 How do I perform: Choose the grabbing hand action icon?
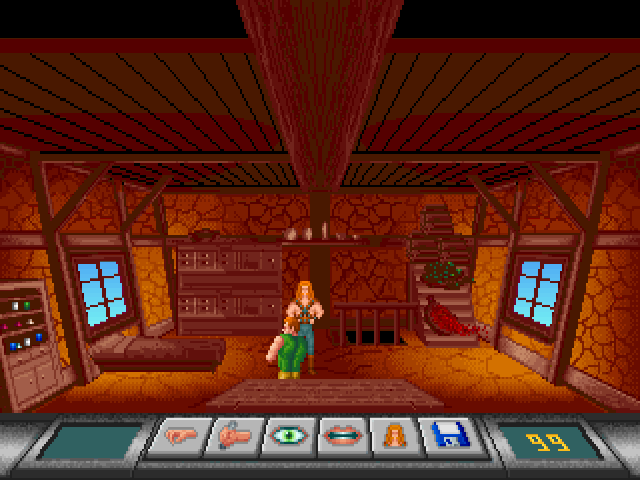pyautogui.click(x=234, y=438)
